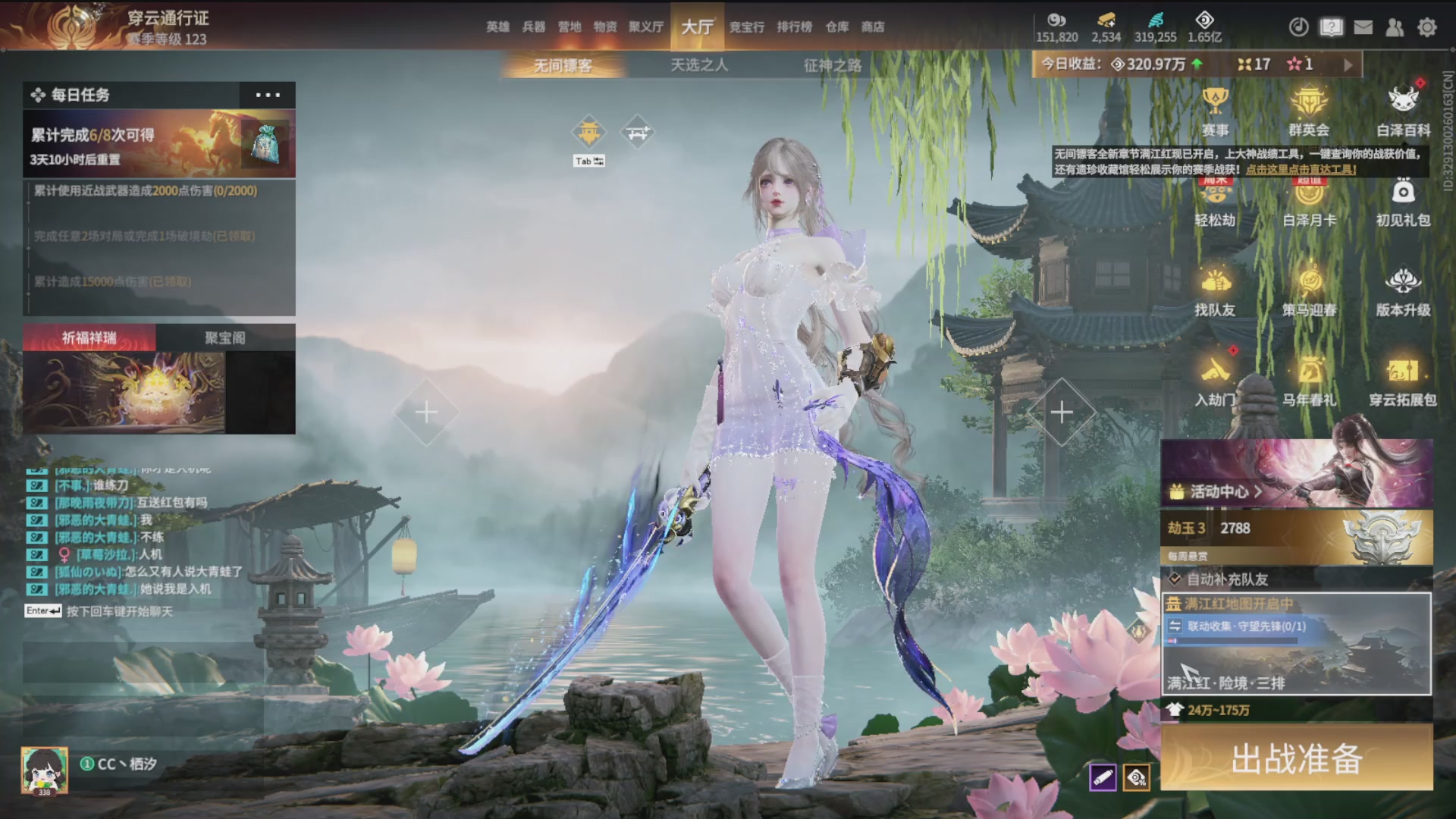Screen dimensions: 1456x819
Task: Open the 找队友 find teammates icon
Action: [1215, 292]
